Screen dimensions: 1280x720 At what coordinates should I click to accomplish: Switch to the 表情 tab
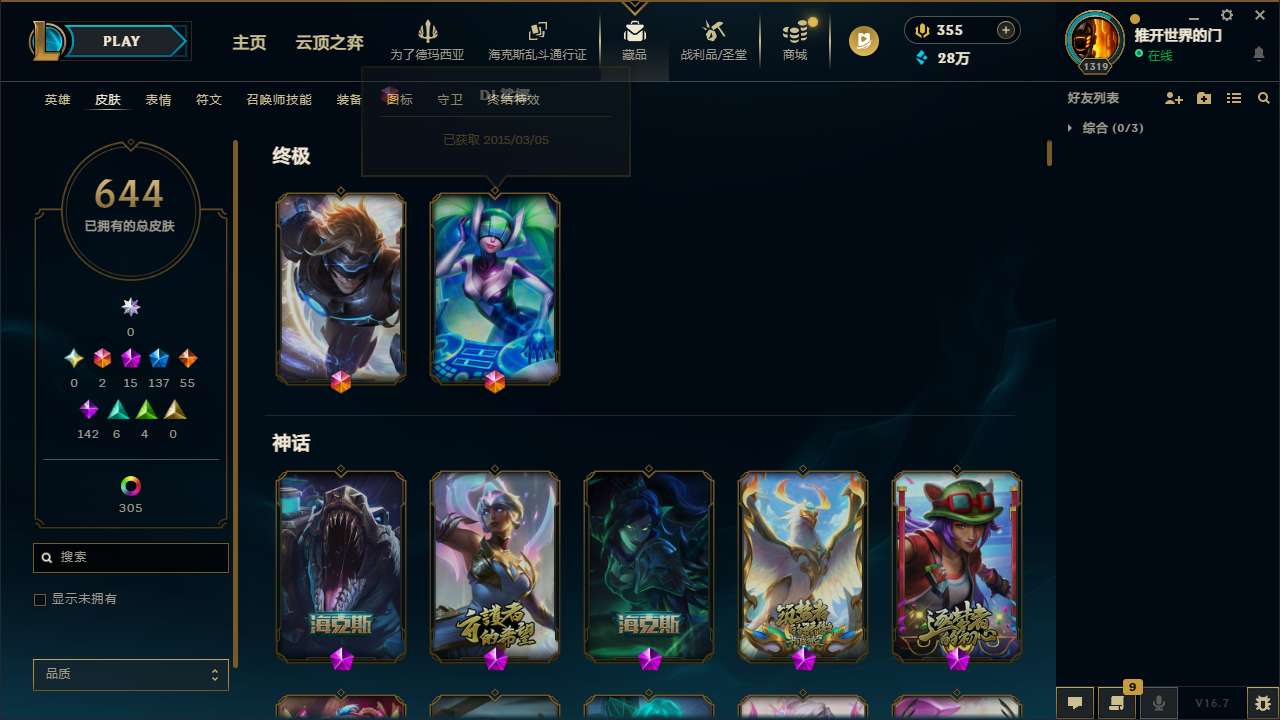click(157, 99)
